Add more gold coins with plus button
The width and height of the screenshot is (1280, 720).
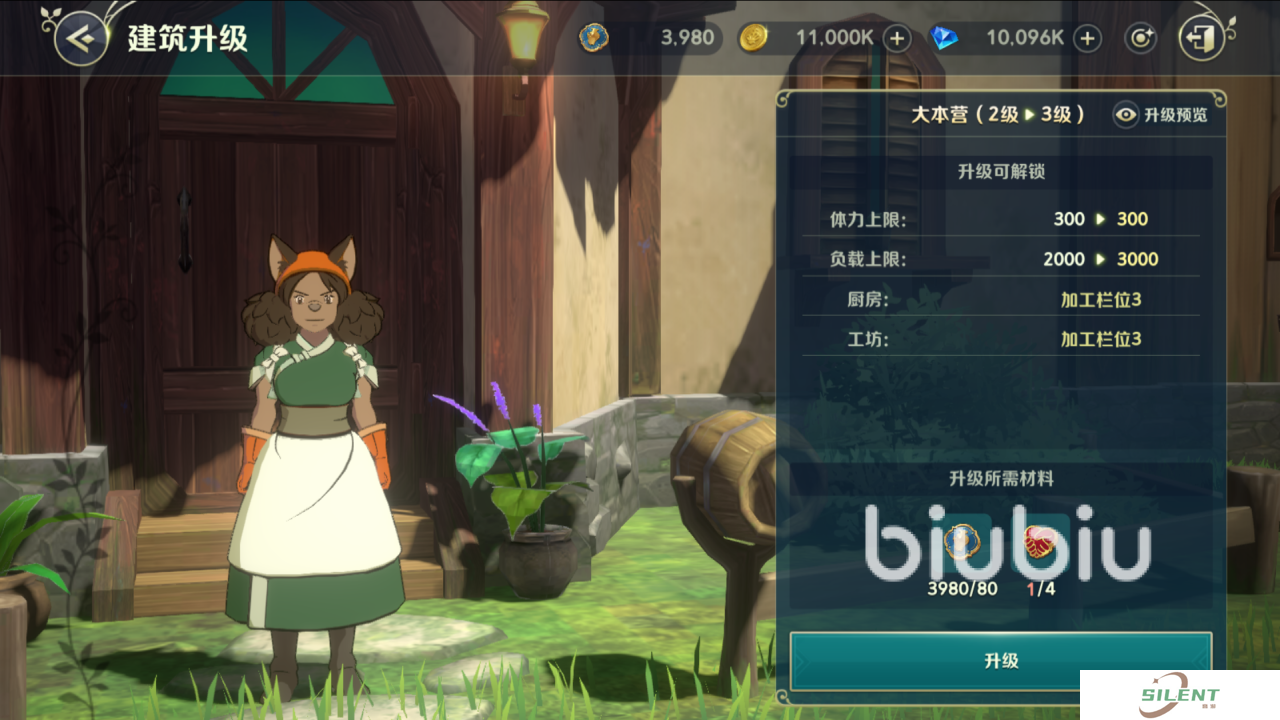click(x=897, y=39)
